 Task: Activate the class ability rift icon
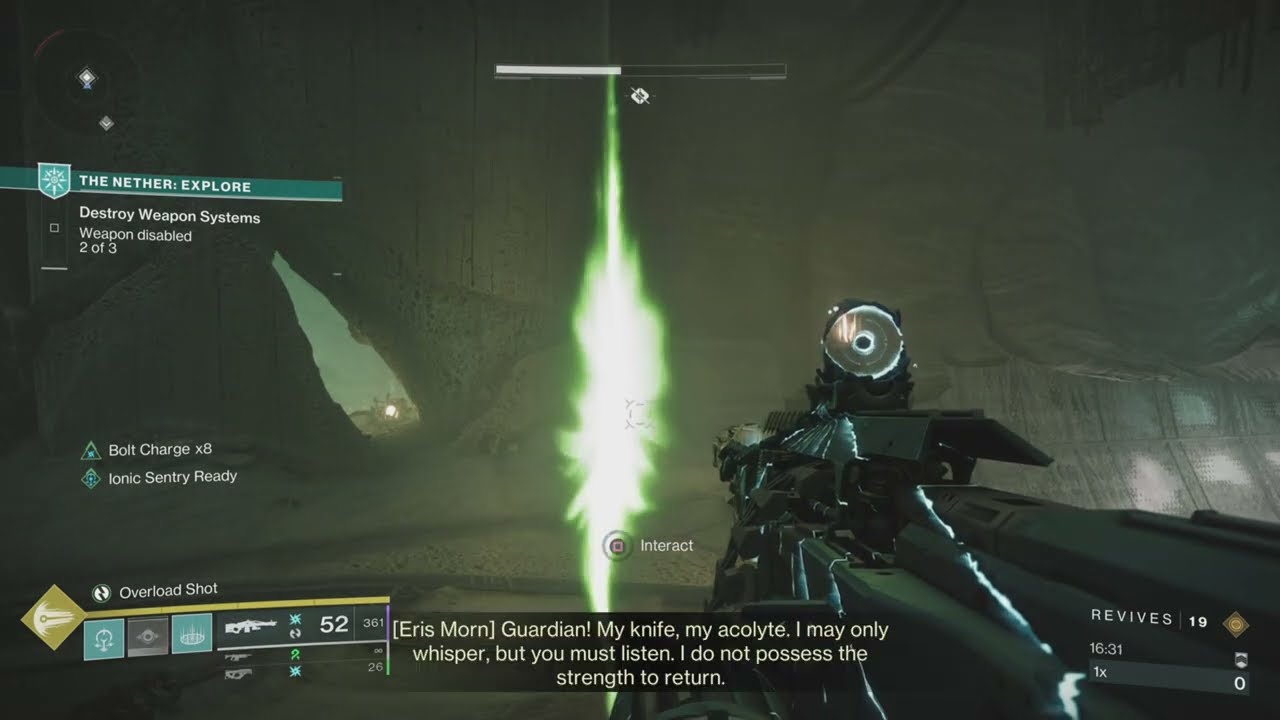point(191,634)
